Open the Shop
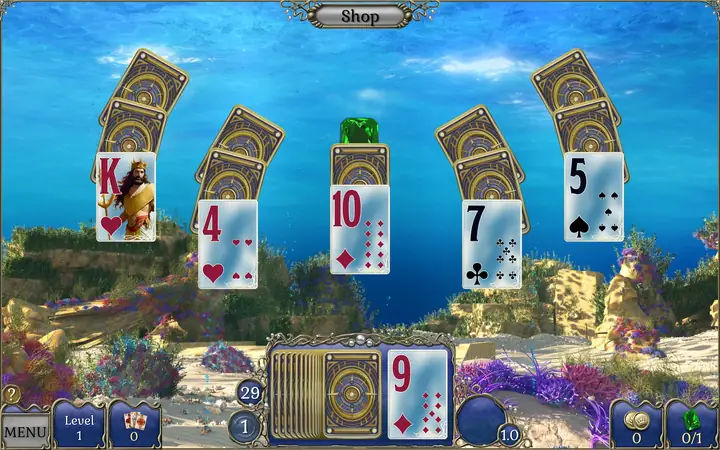 click(360, 15)
